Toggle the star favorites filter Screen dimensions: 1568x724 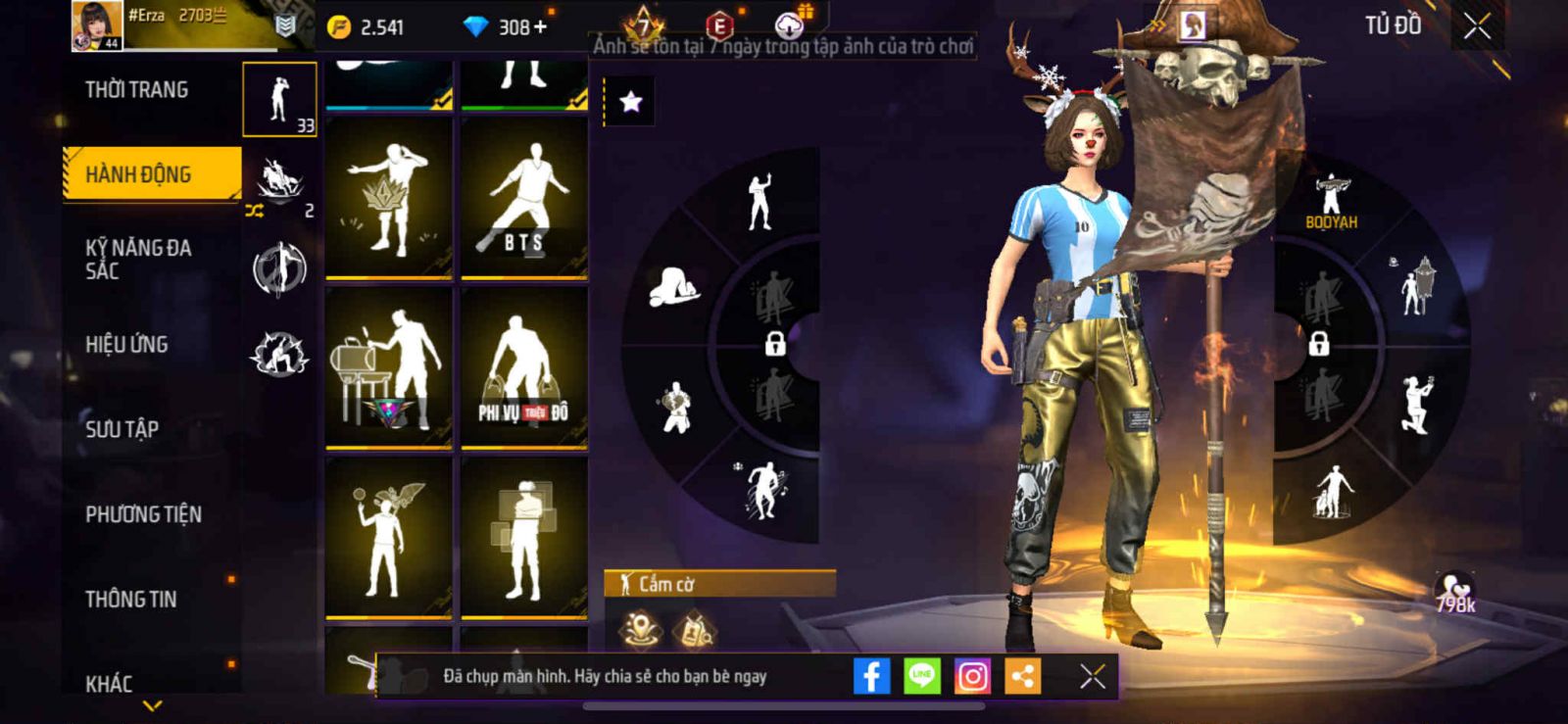(x=630, y=102)
